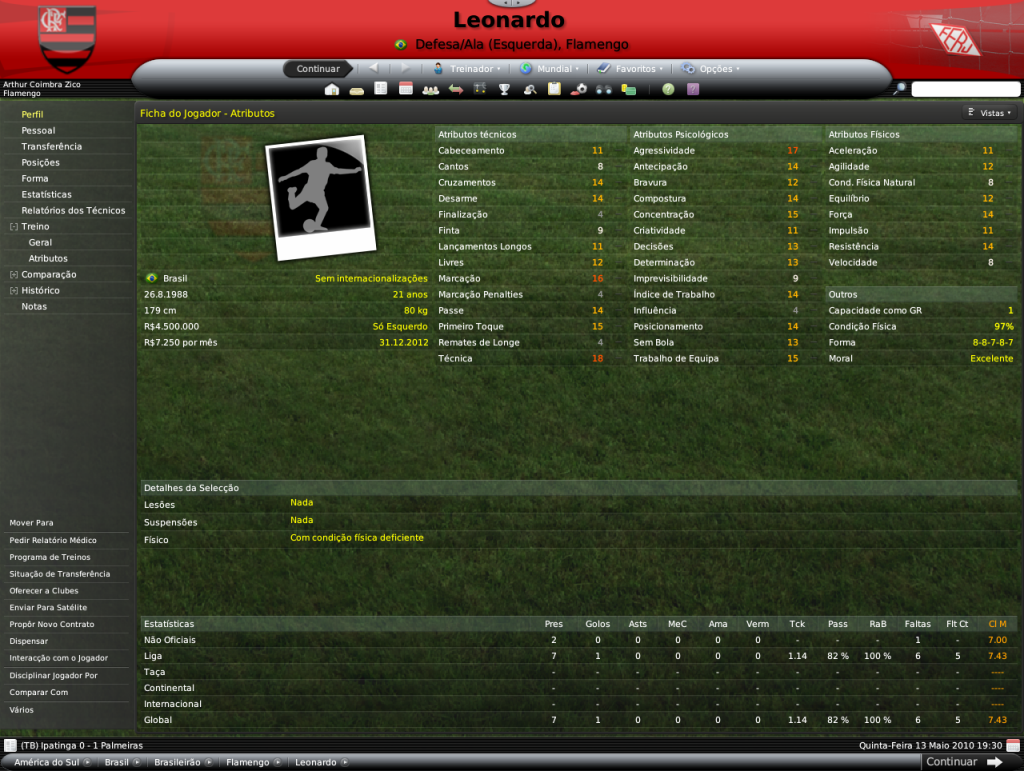Click the Flamengo breadcrumb
The image size is (1024, 771).
click(248, 762)
